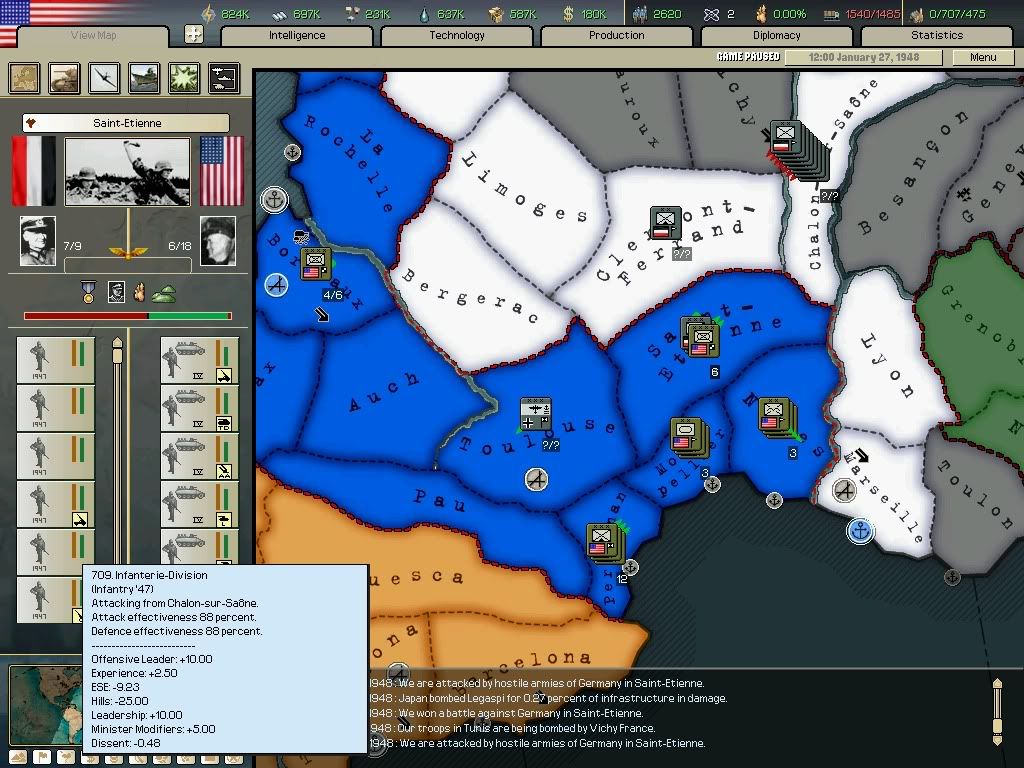The width and height of the screenshot is (1024, 768).
Task: Show the Statistics tab
Action: pyautogui.click(x=937, y=36)
